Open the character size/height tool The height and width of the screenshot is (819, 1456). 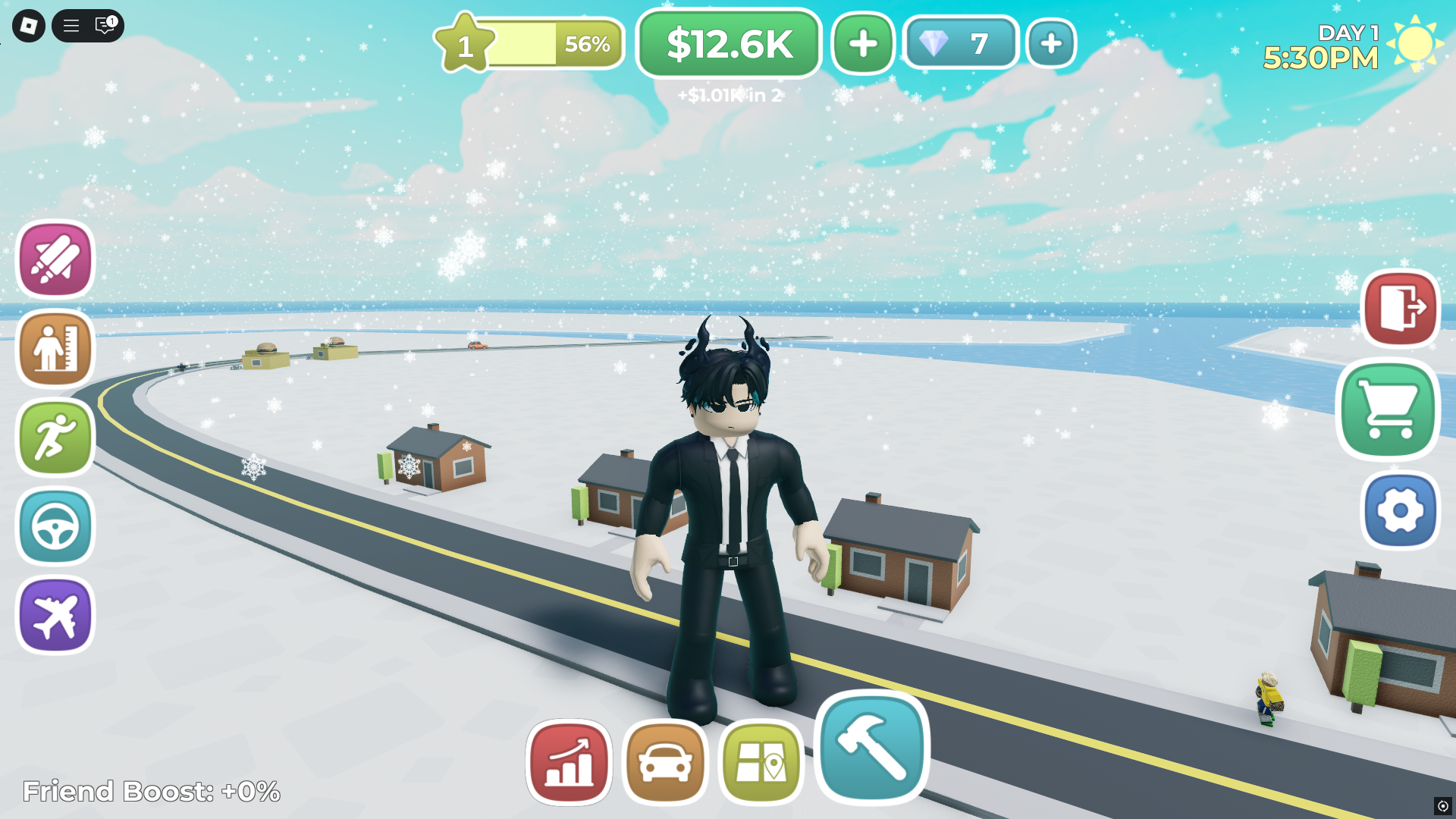point(54,349)
